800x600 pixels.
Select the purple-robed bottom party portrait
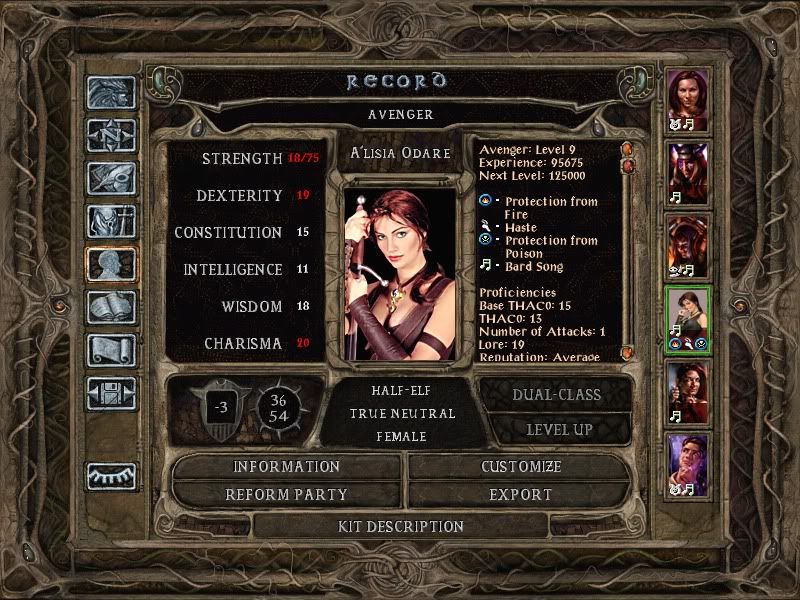point(688,462)
